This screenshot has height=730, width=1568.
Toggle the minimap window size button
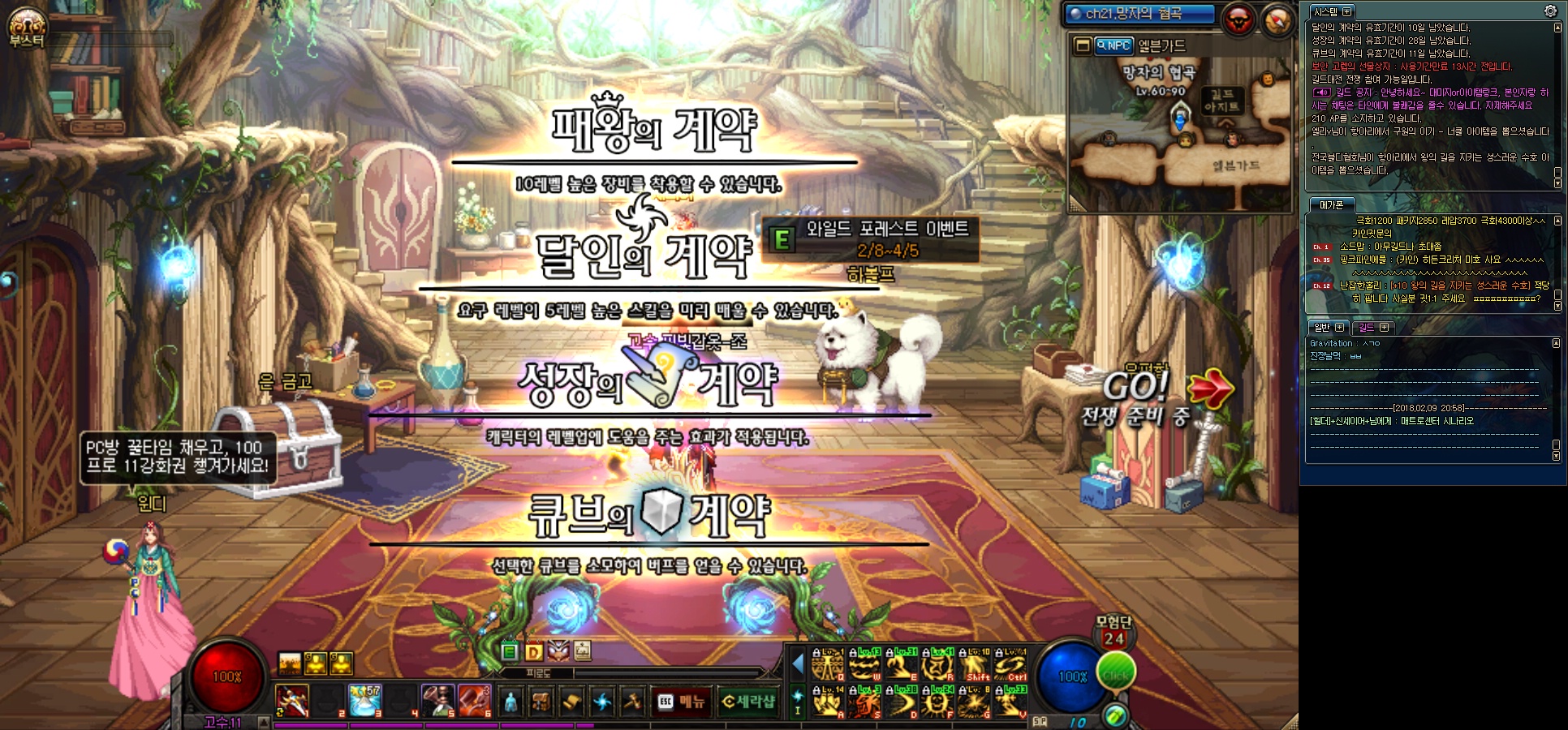(x=1082, y=45)
